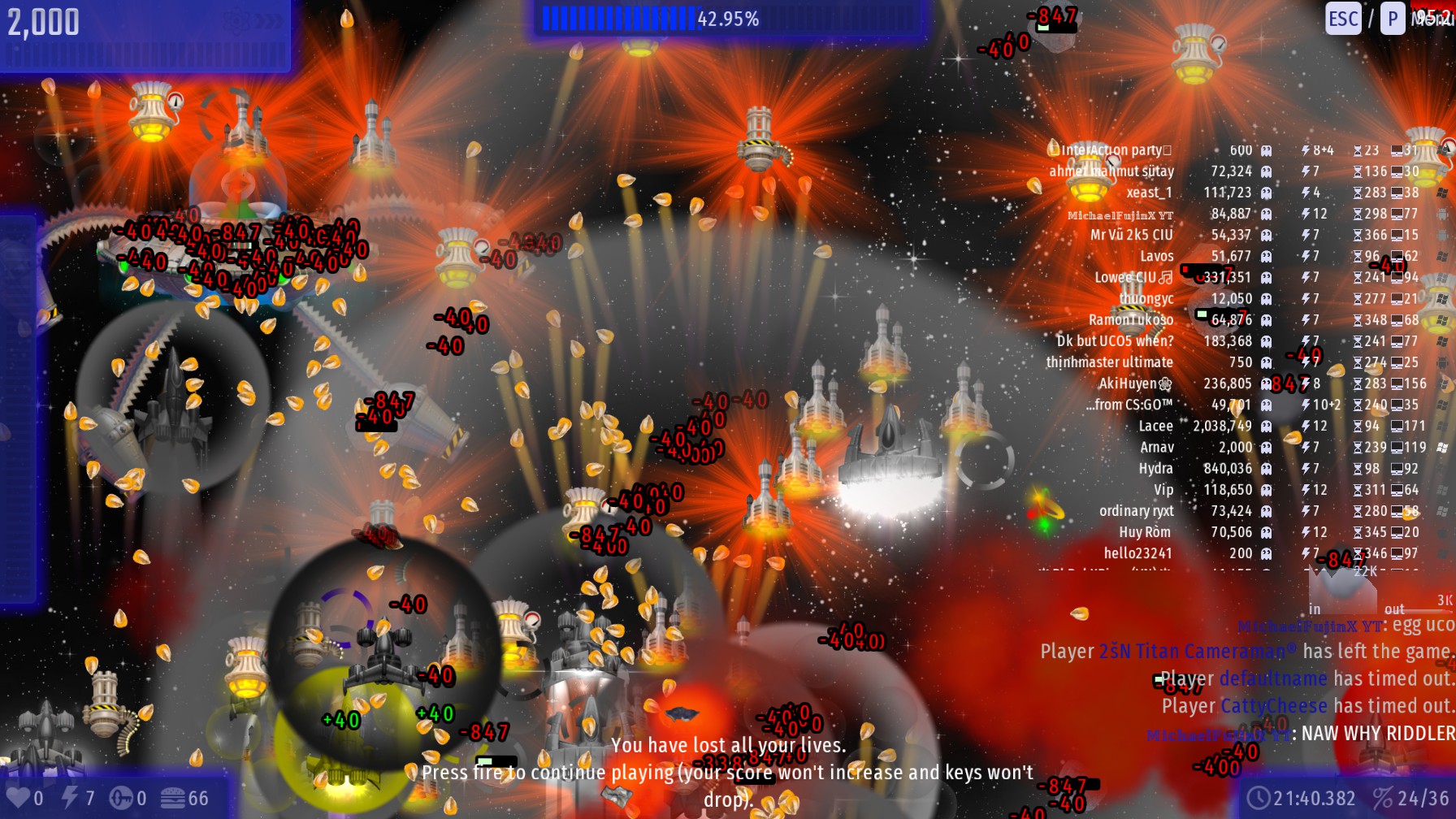Image resolution: width=1456 pixels, height=819 pixels.
Task: Click the 'NAW WHY RIDDLER' chat message
Action: 1378,734
